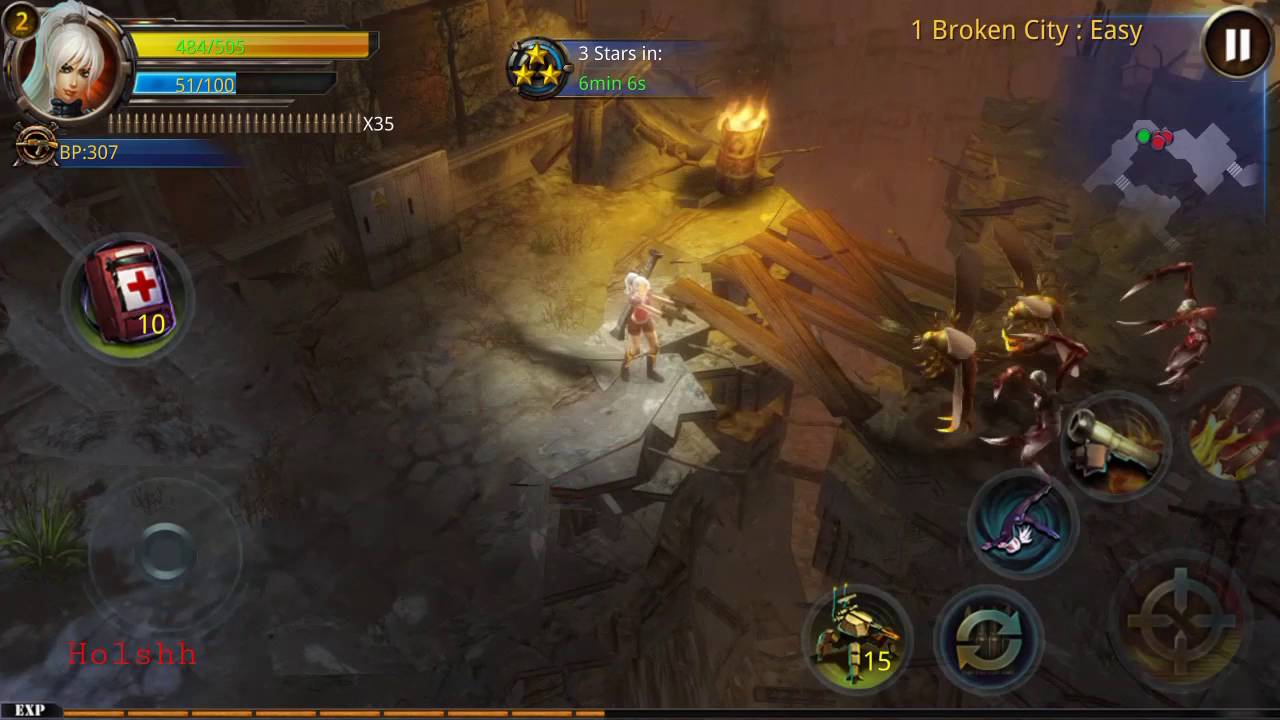Viewport: 1280px width, 720px height.
Task: Tap the "6min 6s" mission timer
Action: [x=612, y=84]
